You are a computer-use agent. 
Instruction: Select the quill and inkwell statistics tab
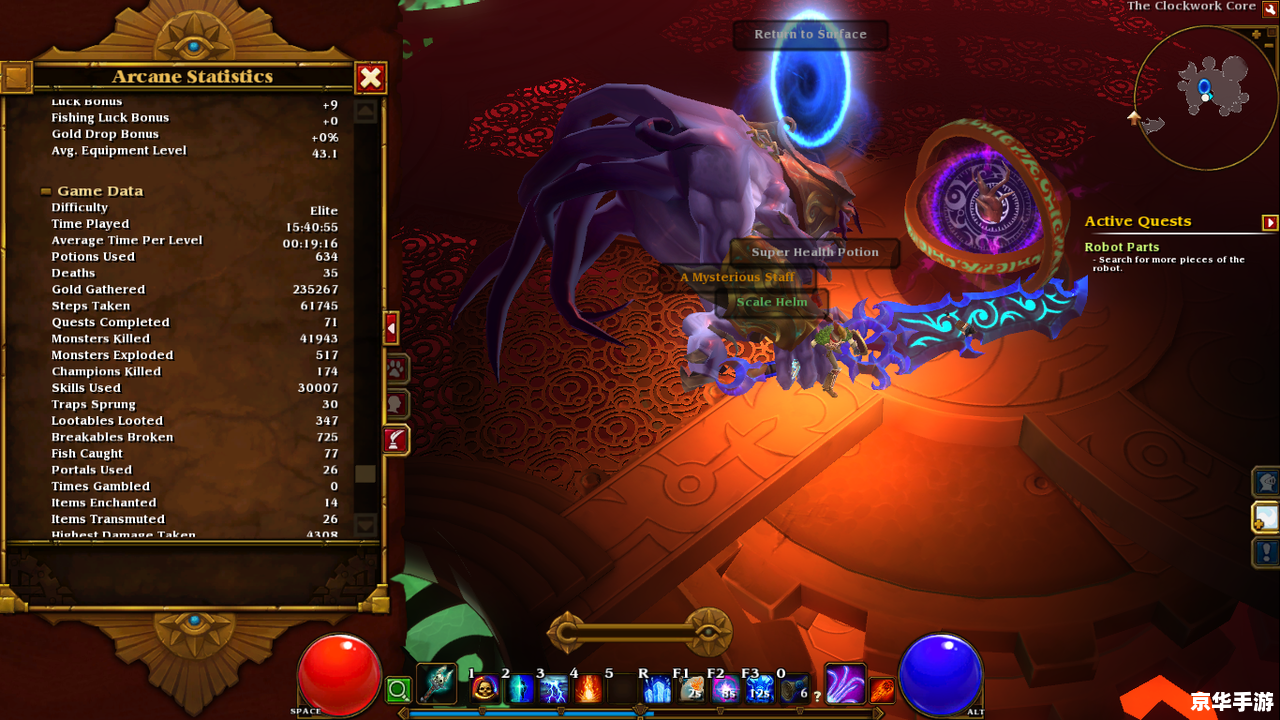(x=396, y=439)
